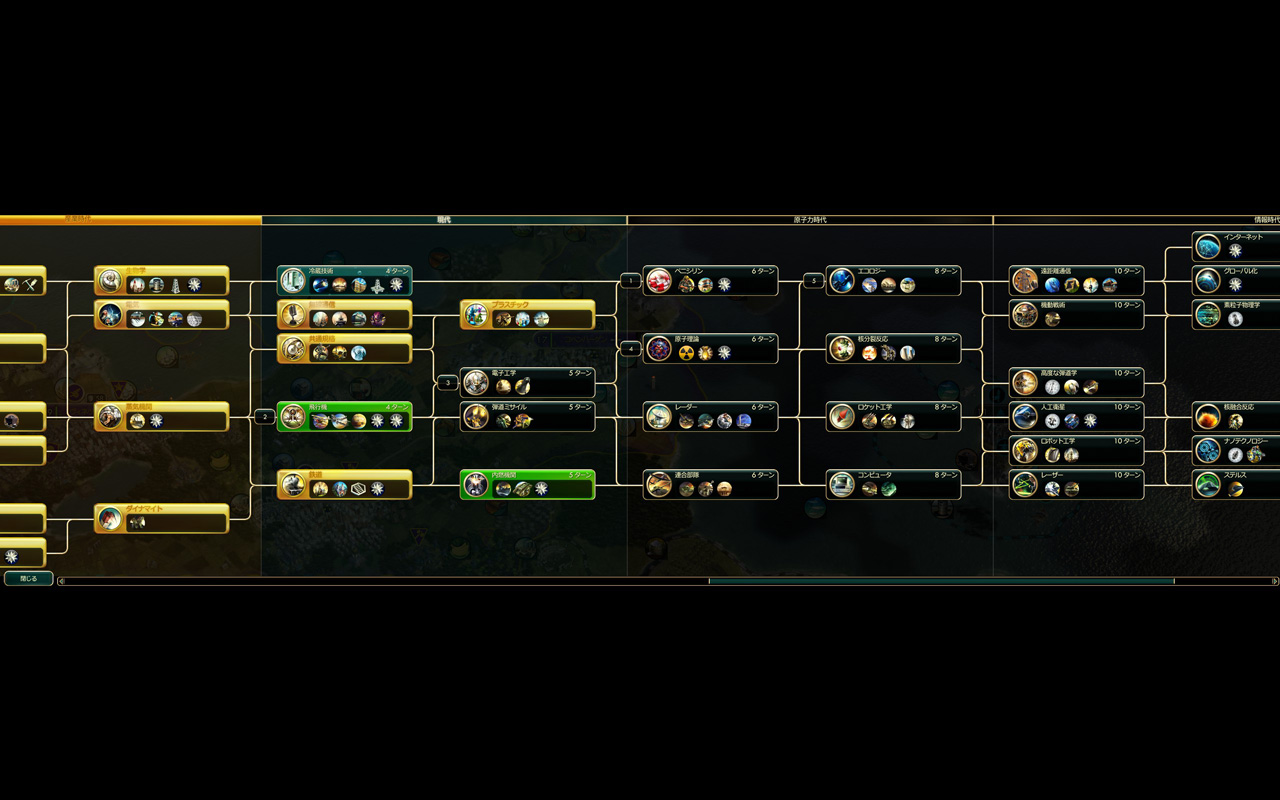Choose the ペニシリン (Penicillin) technology

coord(710,280)
